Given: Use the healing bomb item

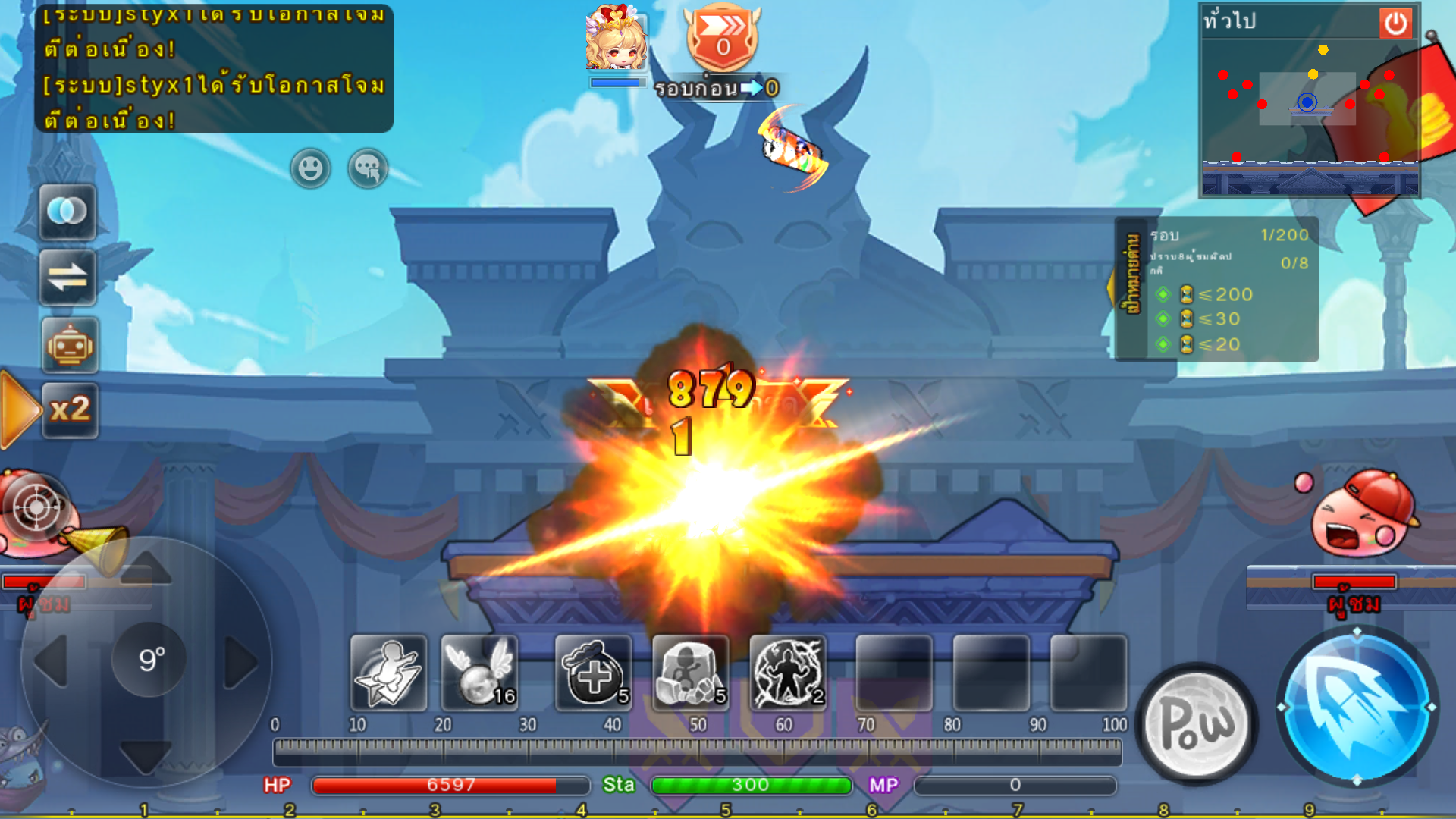Looking at the screenshot, I should 593,673.
